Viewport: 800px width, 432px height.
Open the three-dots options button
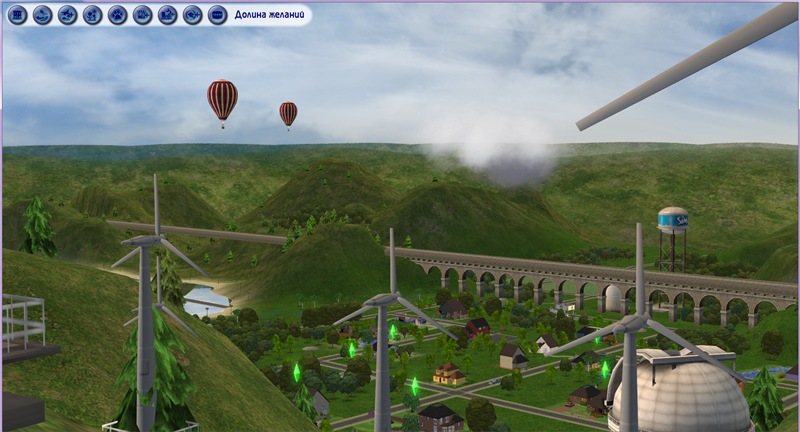(x=217, y=15)
